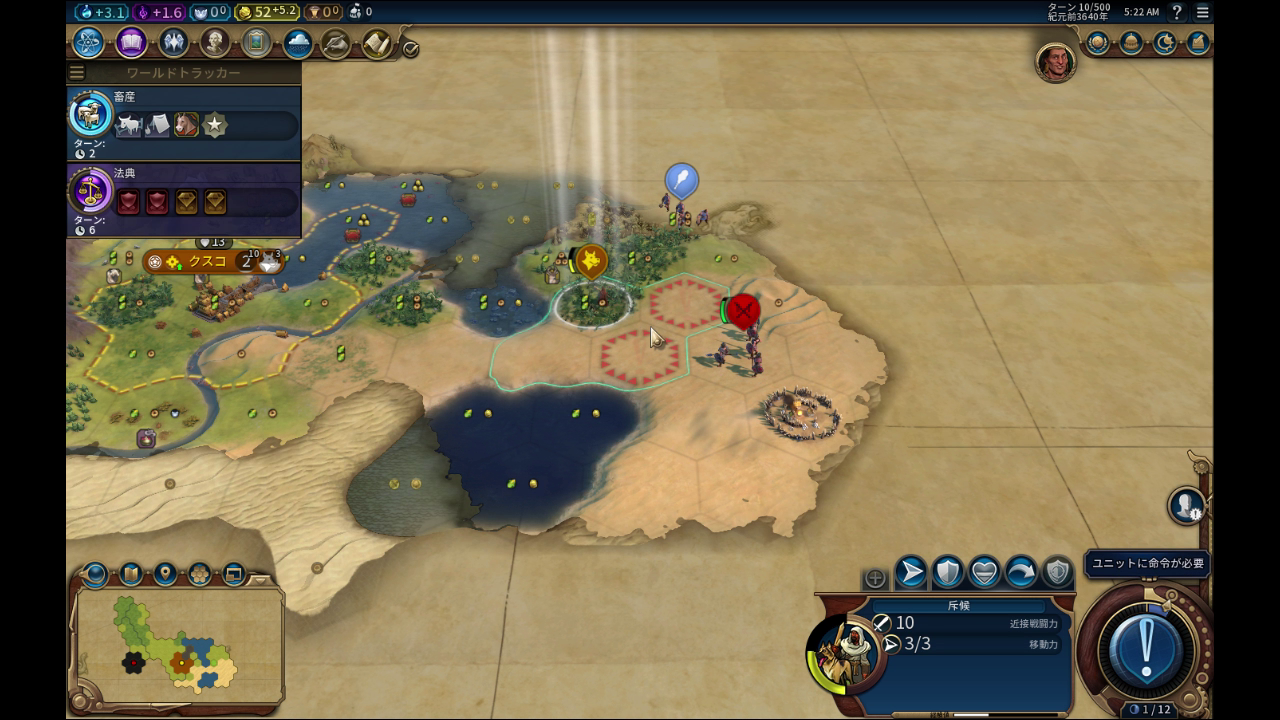1280x720 pixels.
Task: Fortify the scout with the shield action
Action: [947, 573]
